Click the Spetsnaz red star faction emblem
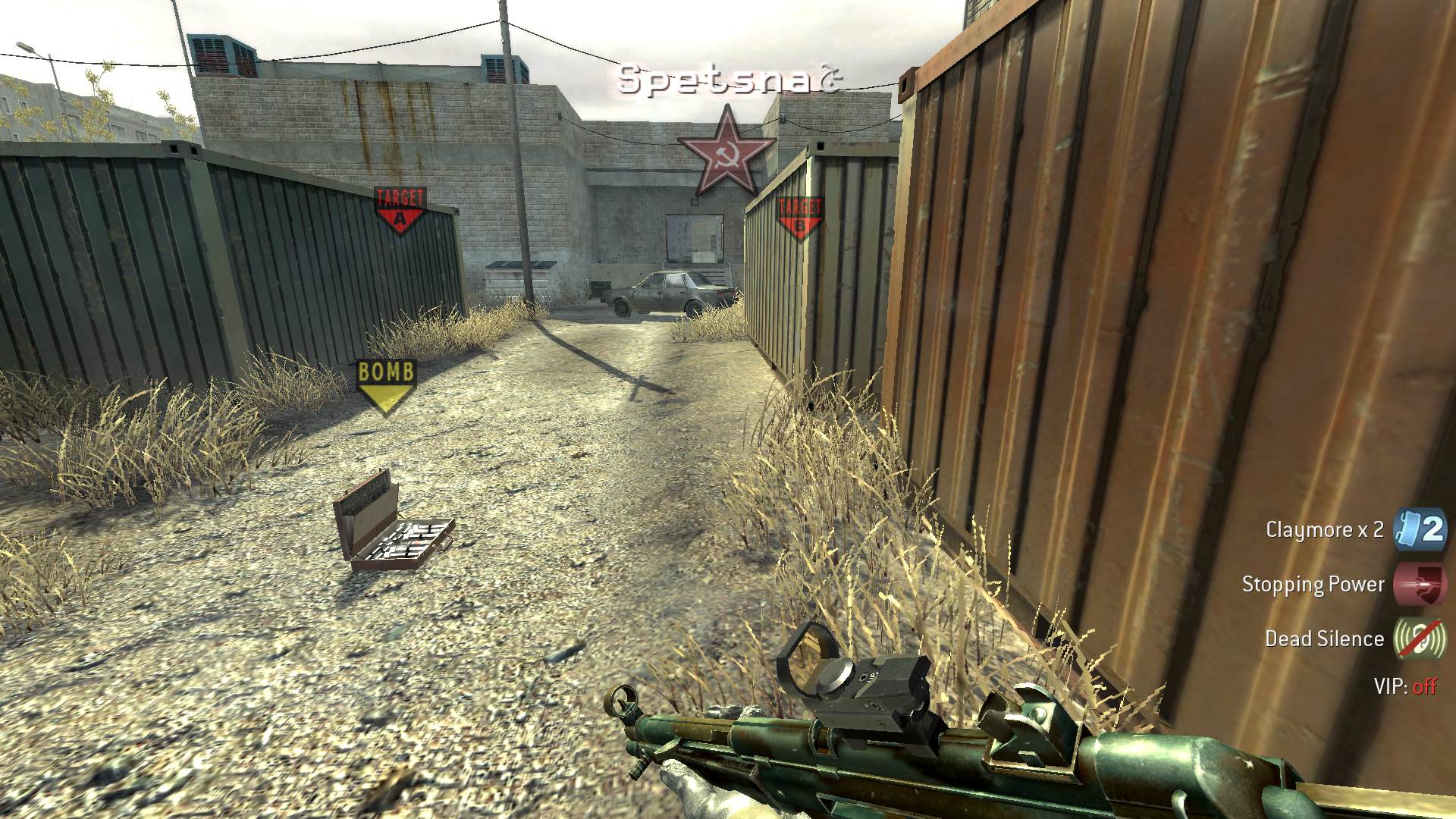The image size is (1456, 819). click(x=726, y=152)
